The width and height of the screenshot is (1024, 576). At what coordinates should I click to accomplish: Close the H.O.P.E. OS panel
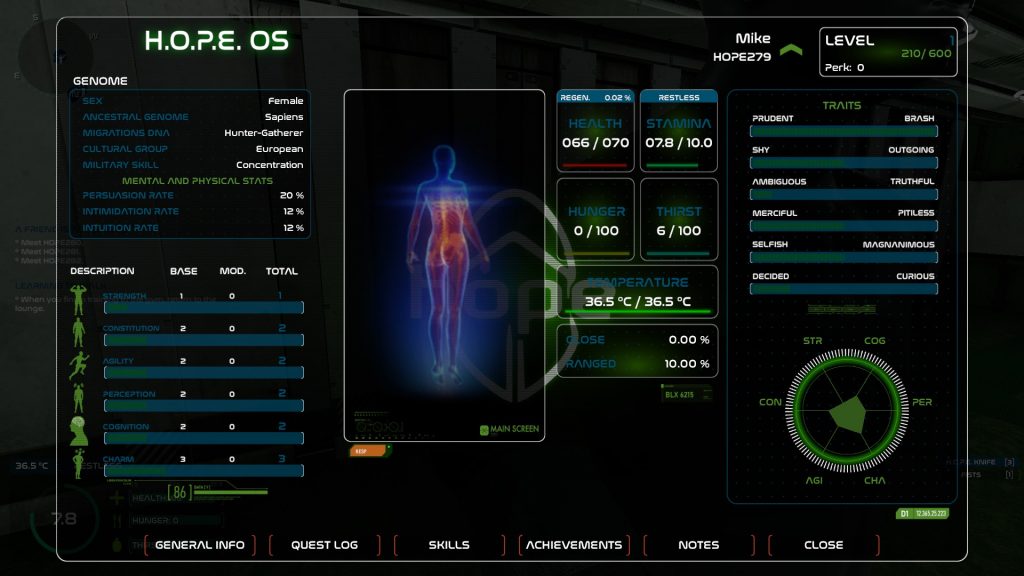click(823, 545)
